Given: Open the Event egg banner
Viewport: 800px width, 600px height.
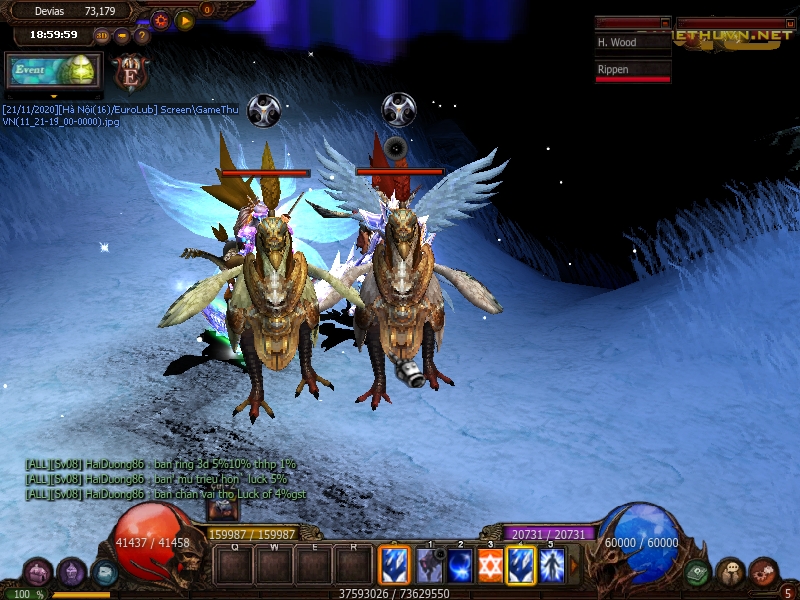Looking at the screenshot, I should 52,72.
